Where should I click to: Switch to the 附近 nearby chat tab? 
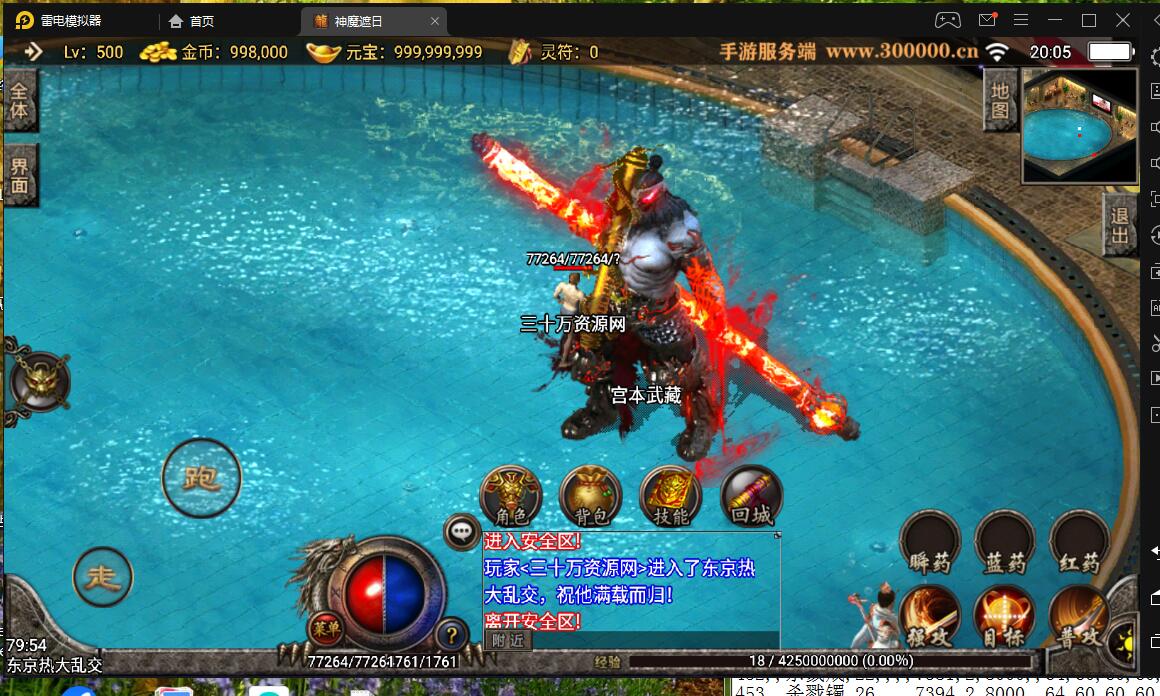(x=508, y=641)
